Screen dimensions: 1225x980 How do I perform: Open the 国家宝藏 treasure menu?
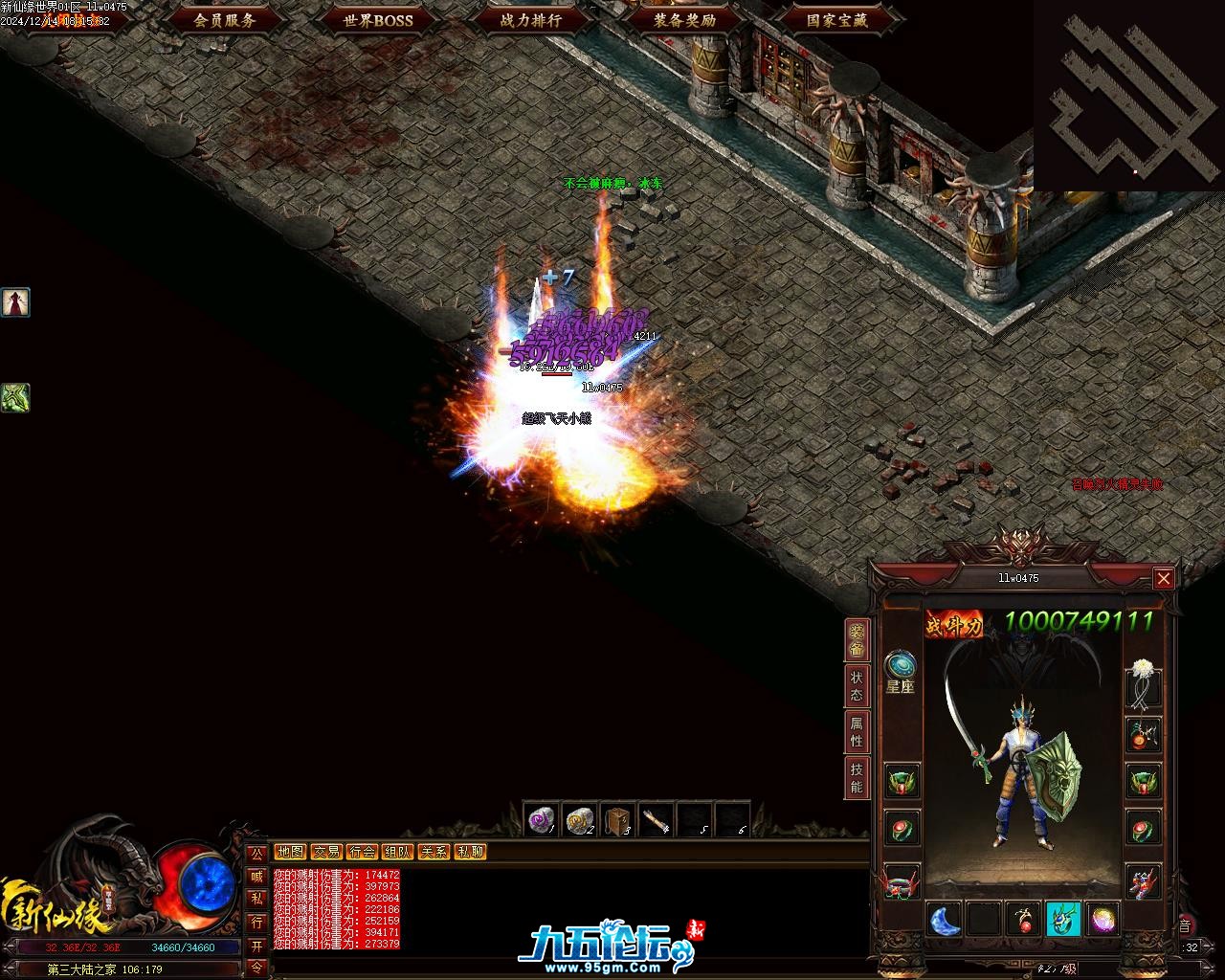[x=837, y=19]
